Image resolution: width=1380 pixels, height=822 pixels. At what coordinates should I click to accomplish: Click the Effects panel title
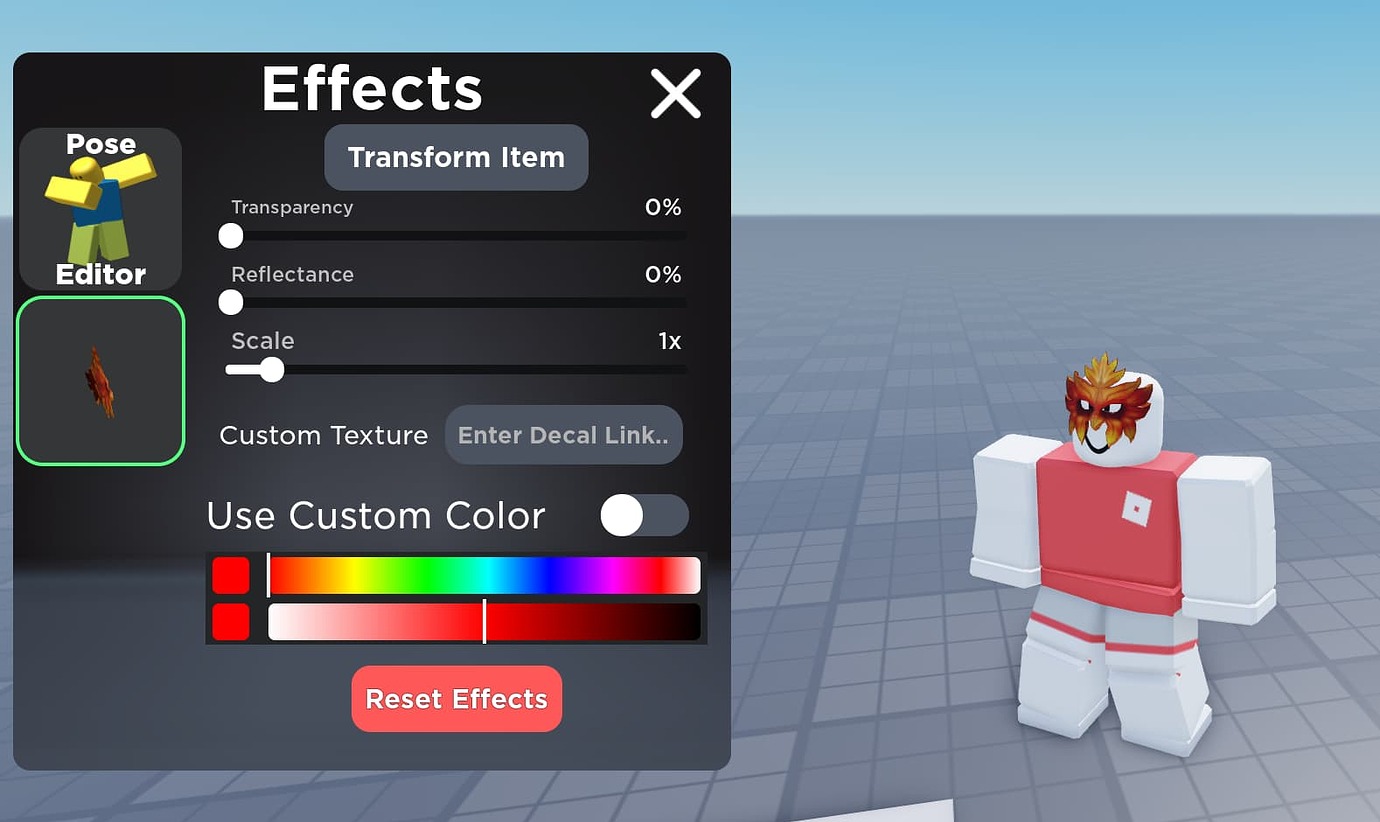coord(371,89)
